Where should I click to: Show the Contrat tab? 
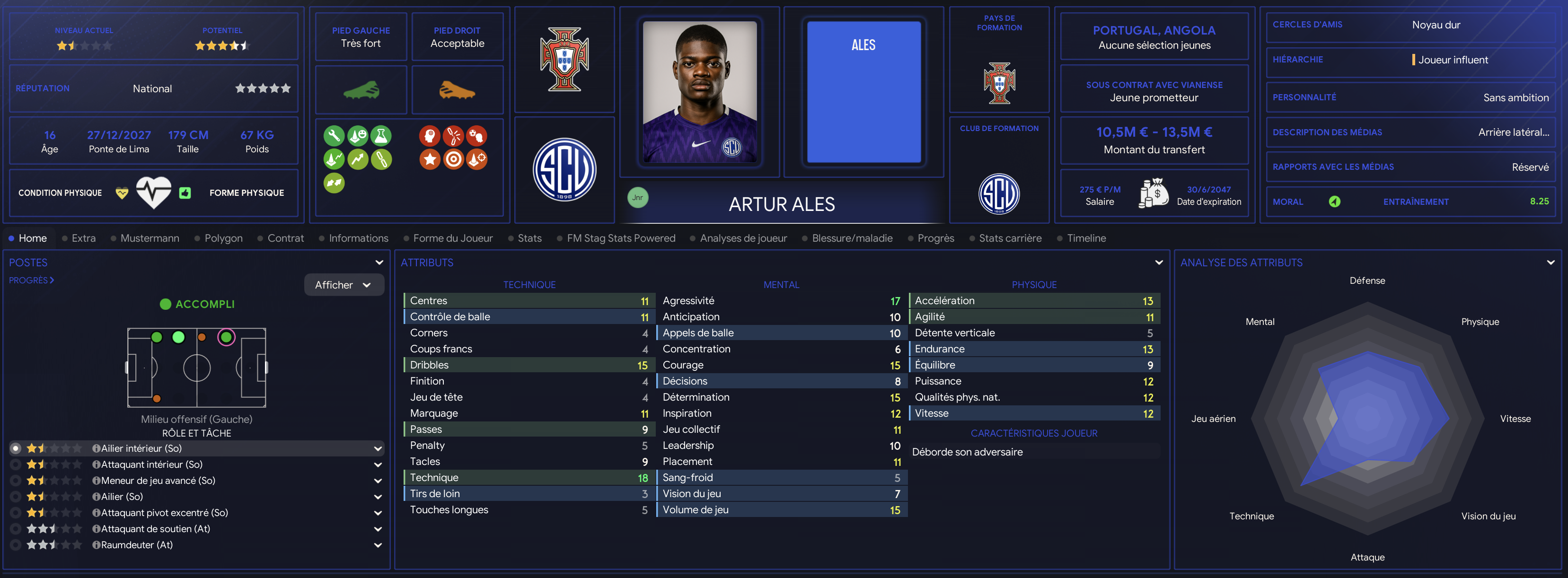point(285,238)
